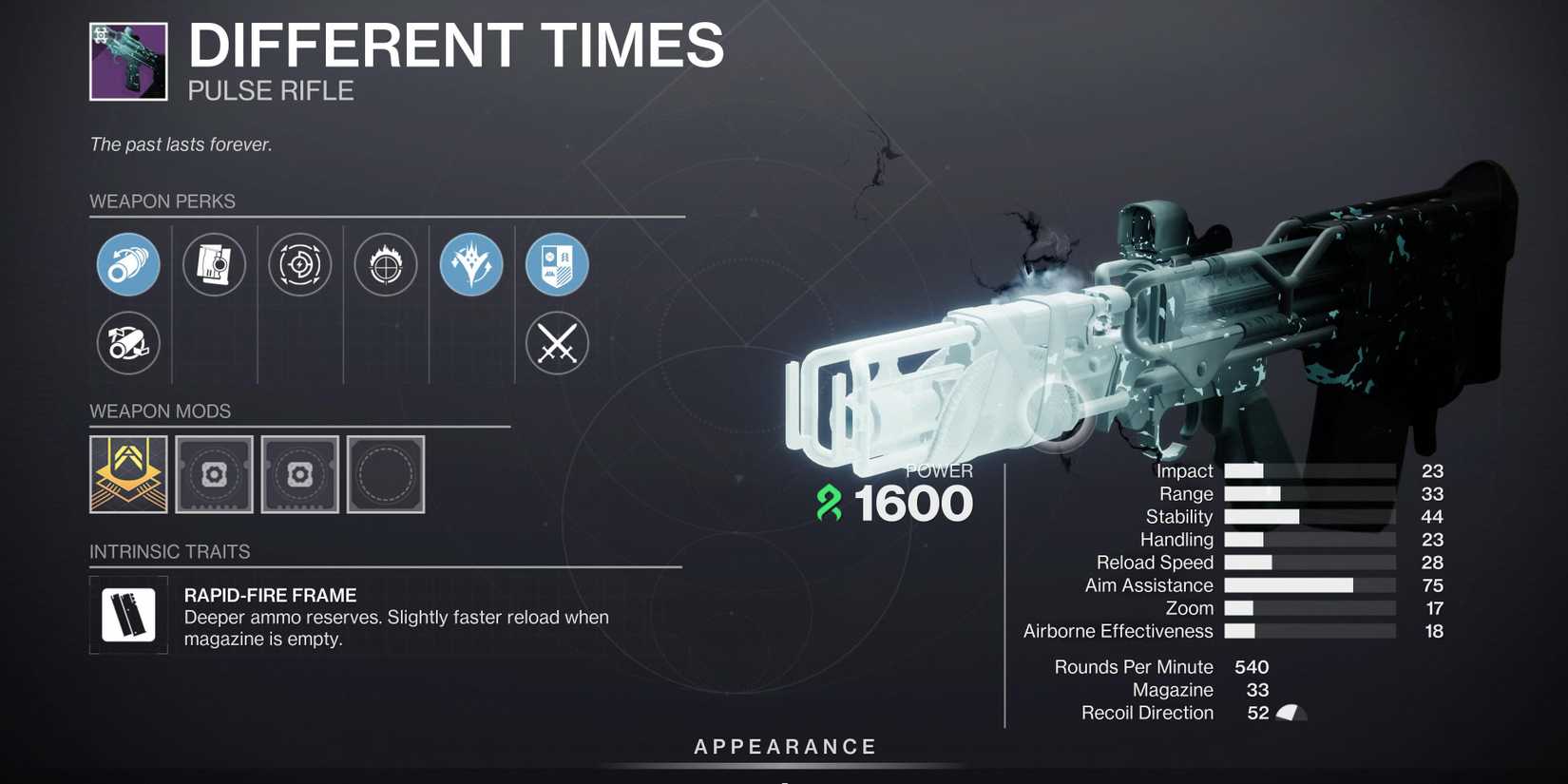Select the alternate barrel perk below the equipped one
Screen dimensions: 1568x784
[127, 343]
